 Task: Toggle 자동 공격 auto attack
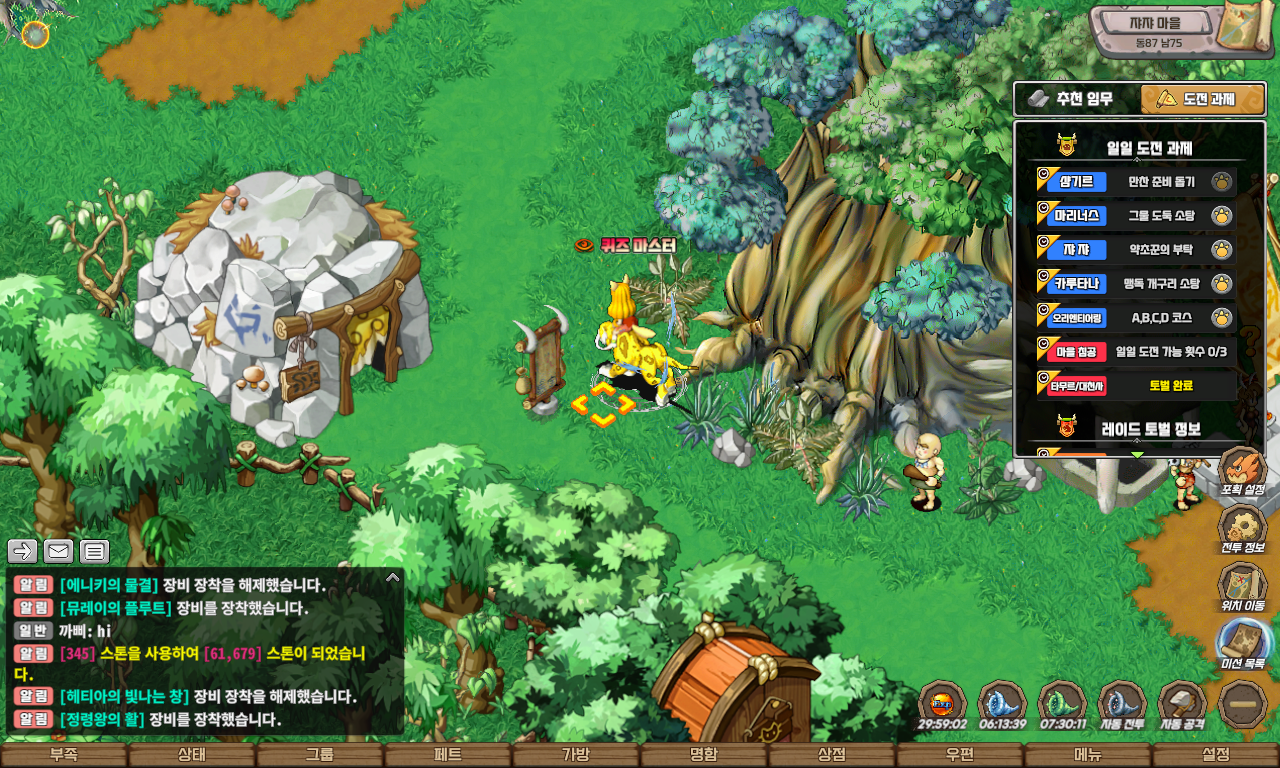pyautogui.click(x=1182, y=705)
